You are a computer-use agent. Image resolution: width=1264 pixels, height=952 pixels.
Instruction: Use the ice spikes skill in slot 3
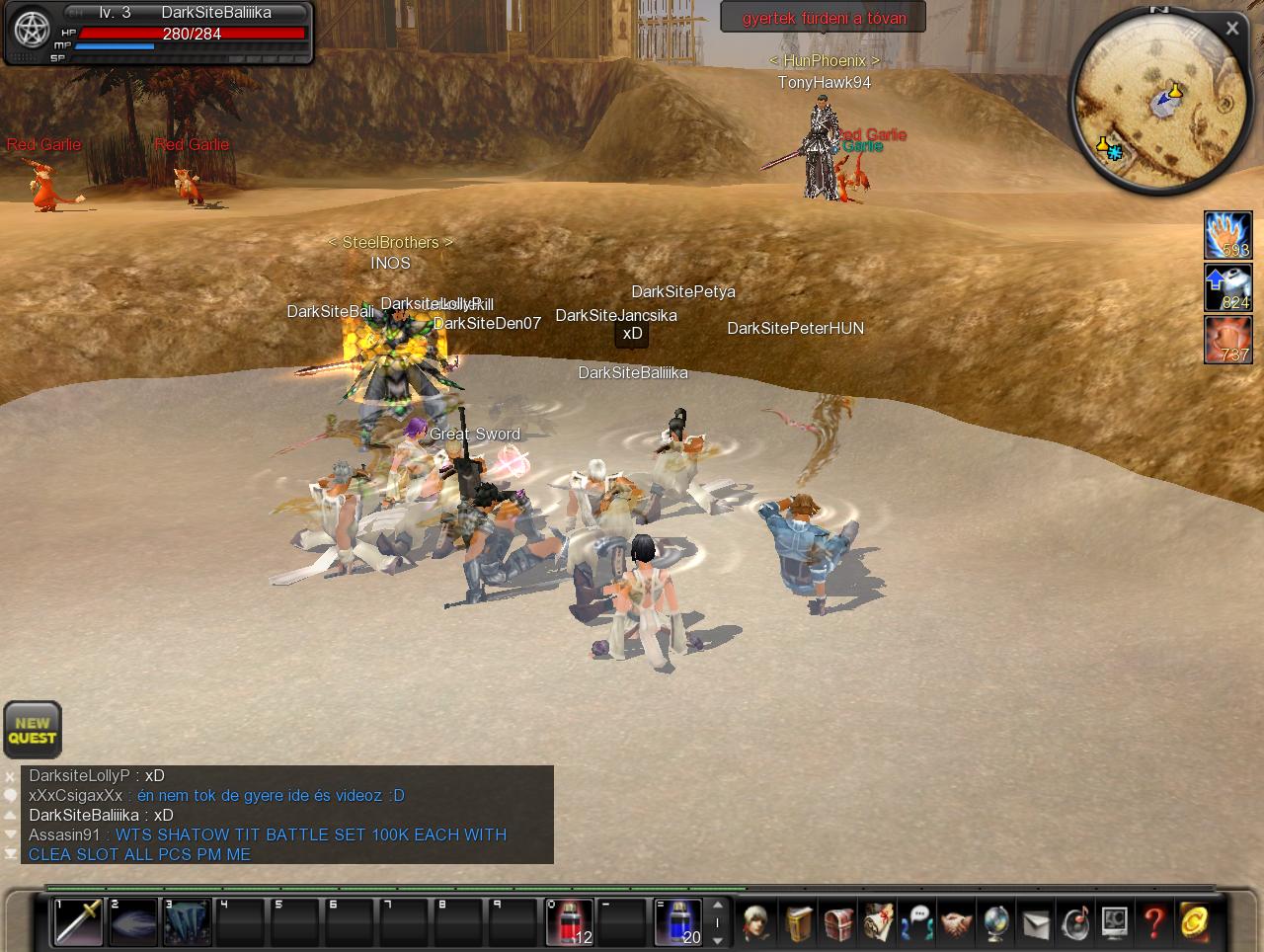click(x=188, y=921)
